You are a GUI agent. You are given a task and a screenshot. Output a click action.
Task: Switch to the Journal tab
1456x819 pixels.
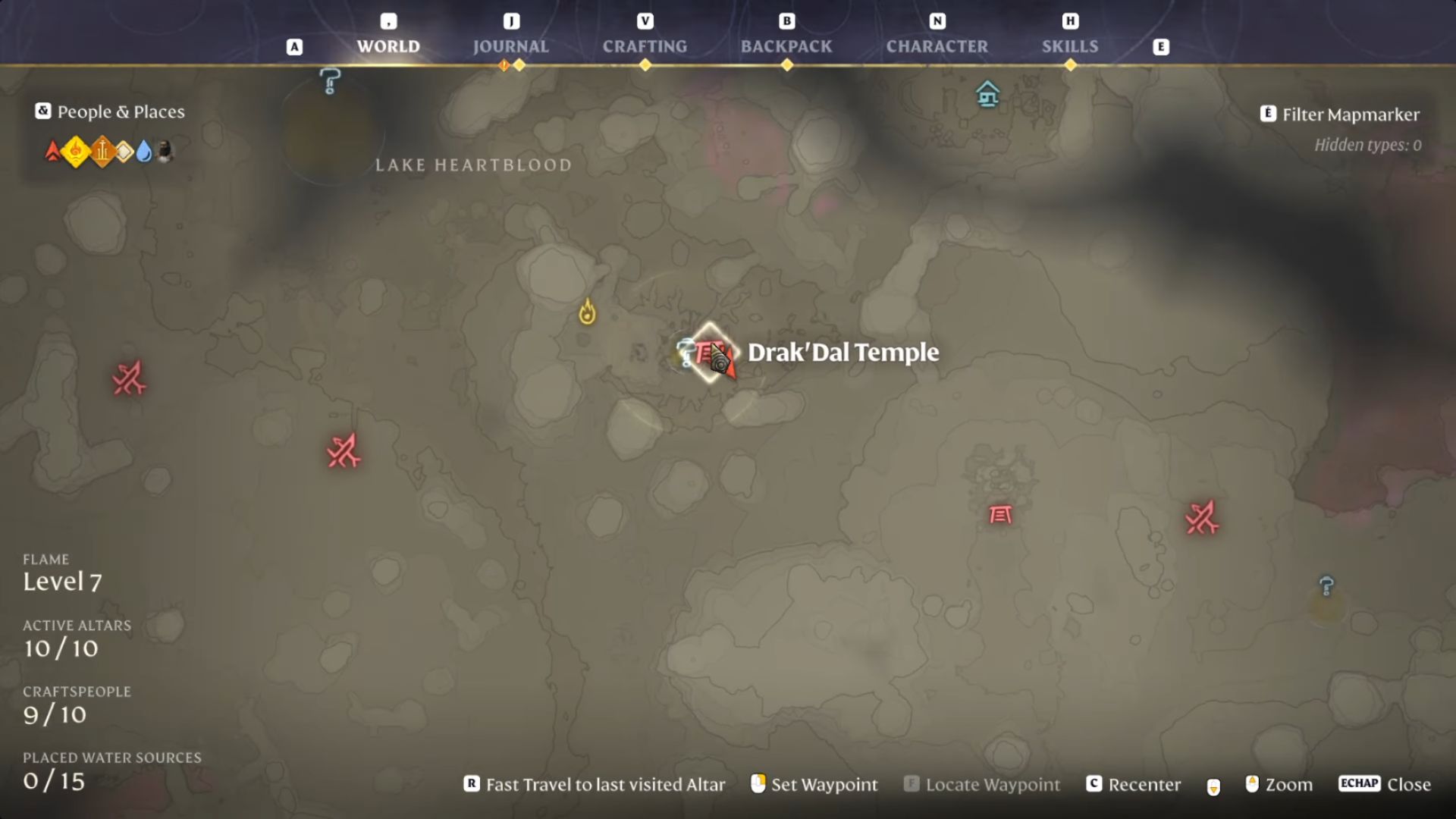(x=511, y=46)
